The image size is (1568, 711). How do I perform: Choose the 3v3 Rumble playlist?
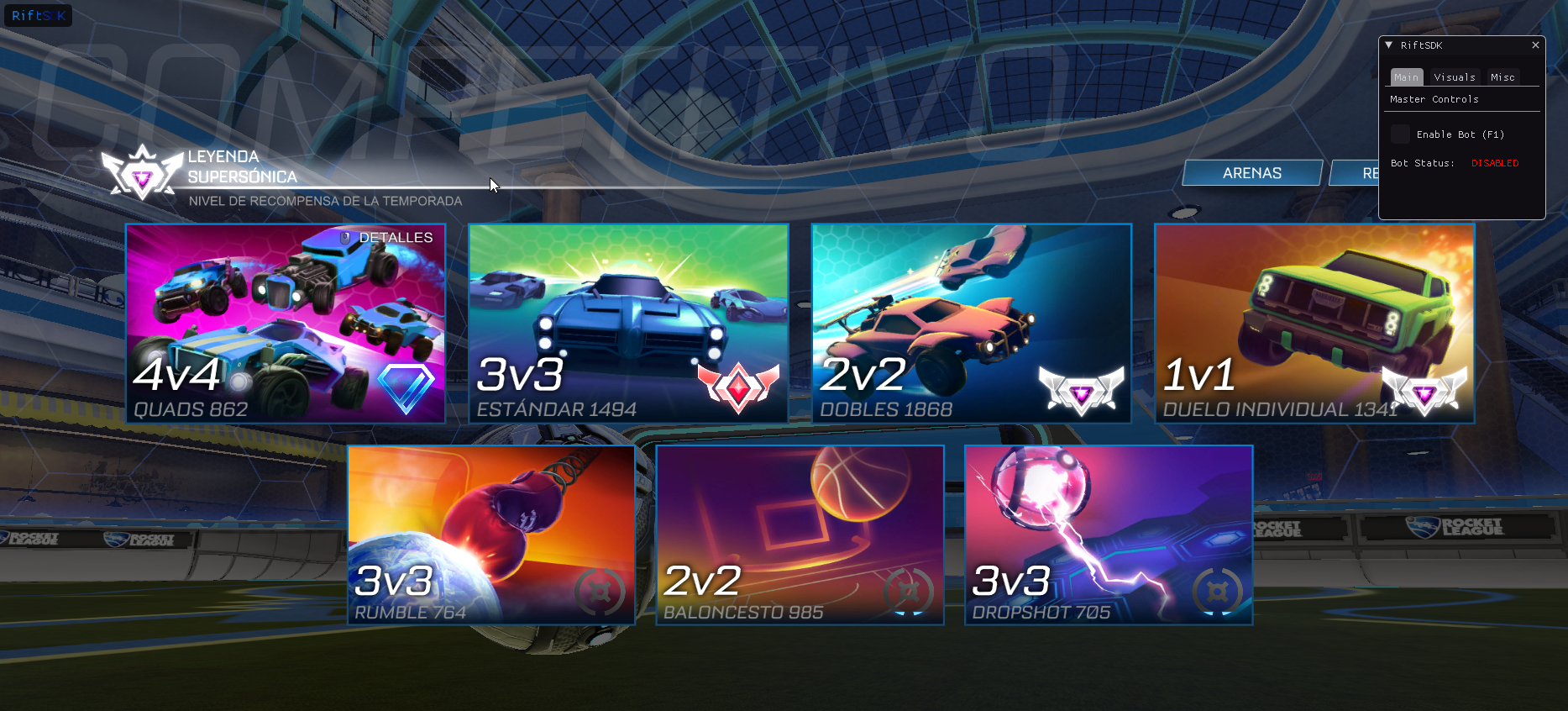click(491, 535)
